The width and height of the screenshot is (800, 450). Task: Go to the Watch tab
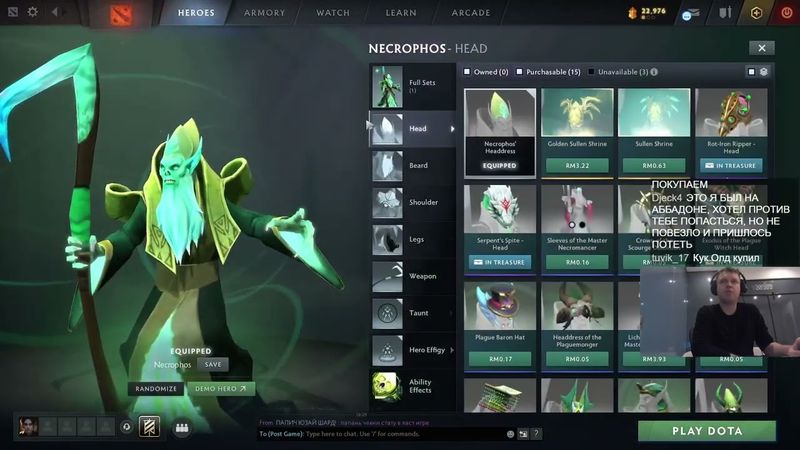(x=333, y=13)
